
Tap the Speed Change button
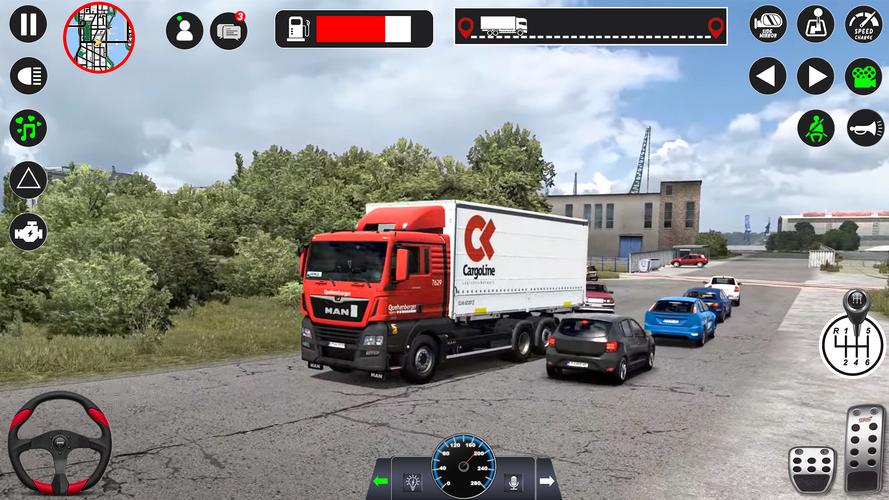(864, 24)
